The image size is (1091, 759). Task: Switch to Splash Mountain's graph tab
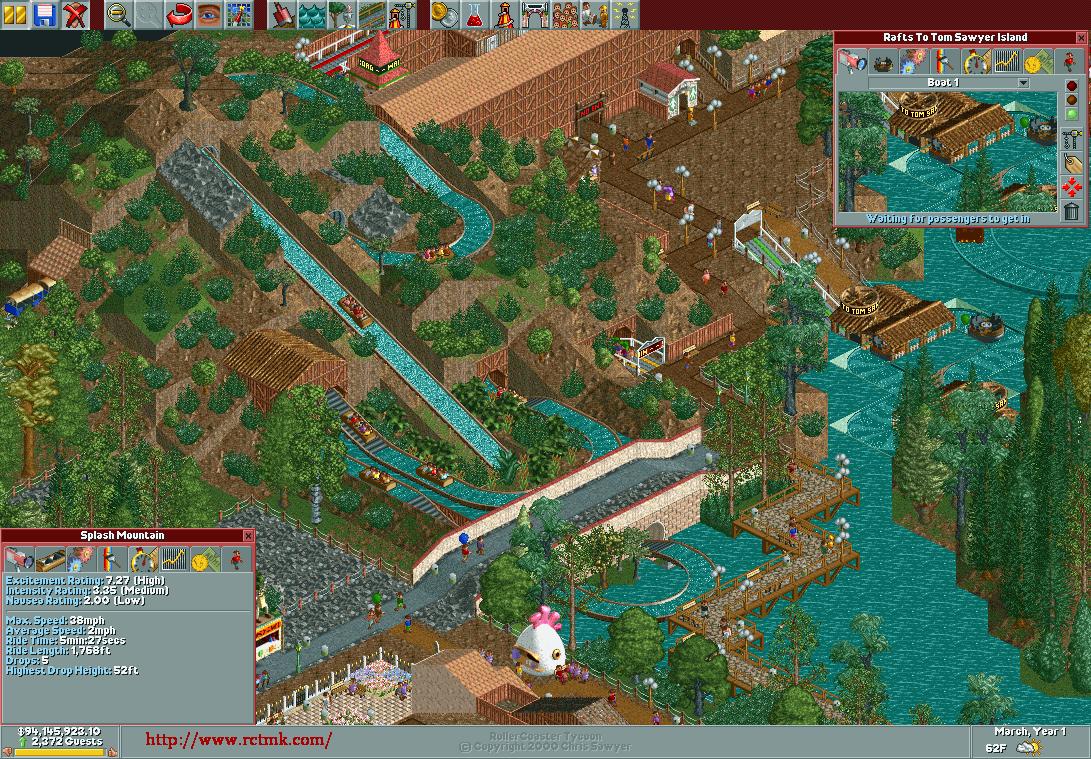pos(174,559)
